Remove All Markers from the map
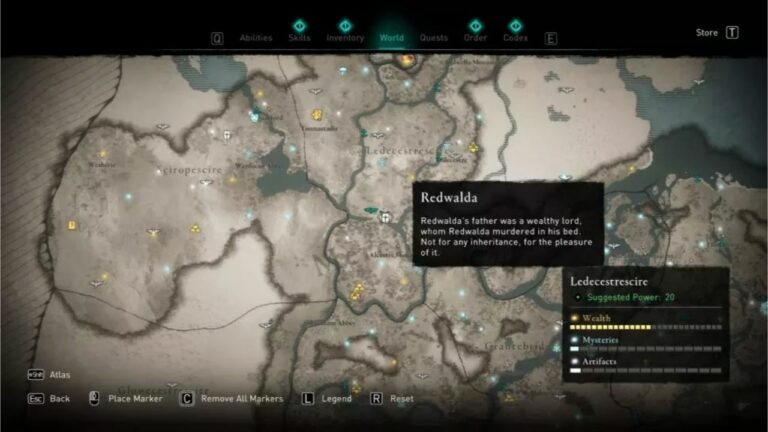The image size is (768, 432). (240, 398)
